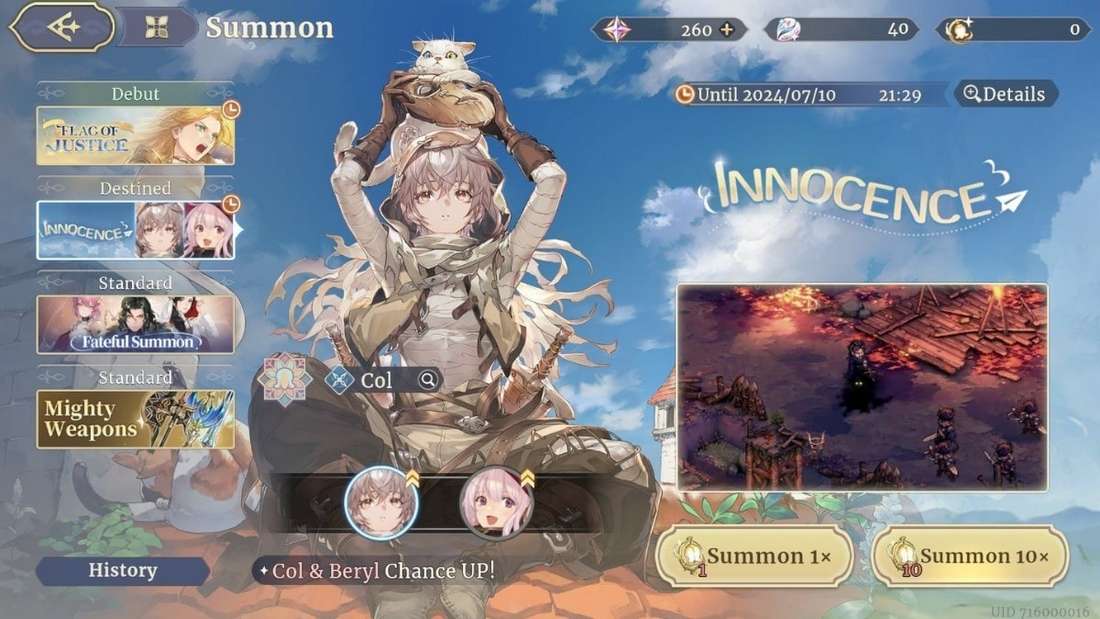Select Col's round portrait
Viewport: 1100px width, 619px height.
click(381, 503)
